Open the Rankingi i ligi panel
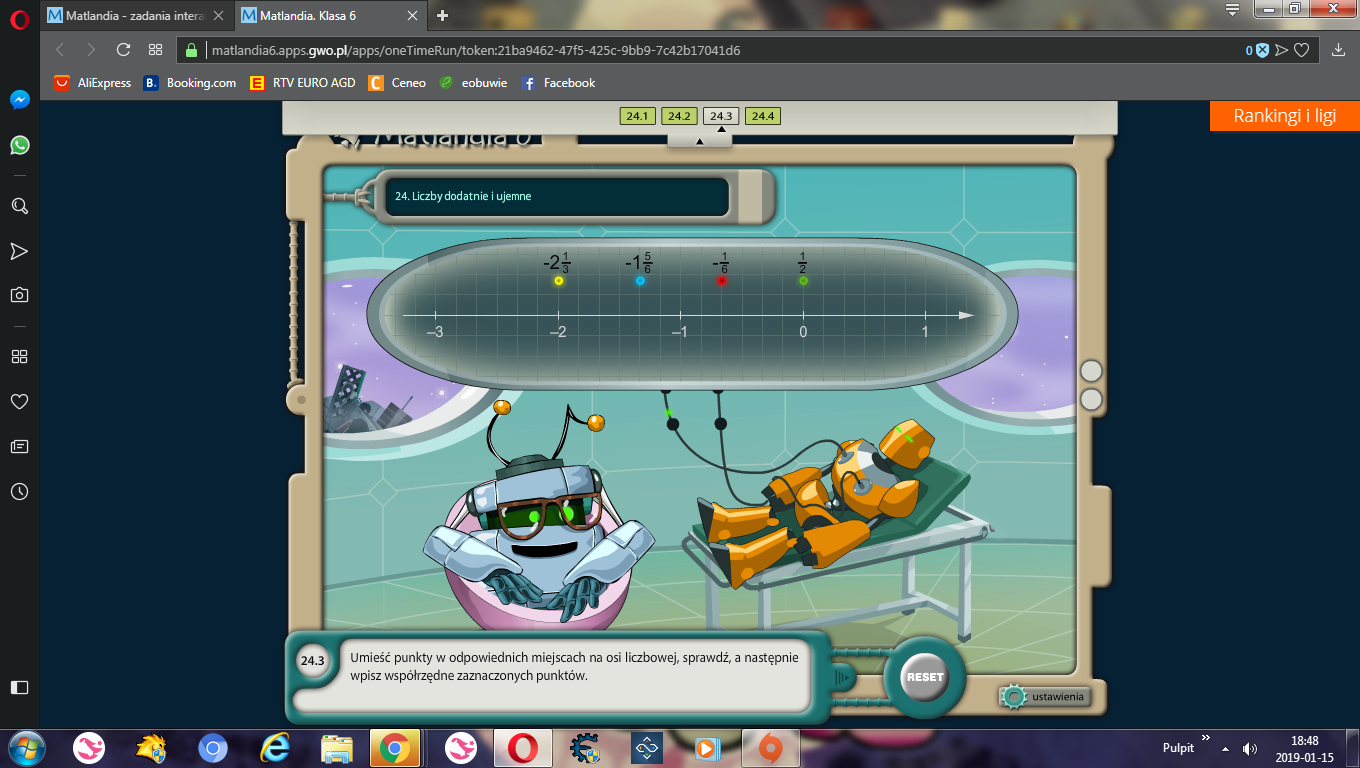 (1284, 116)
